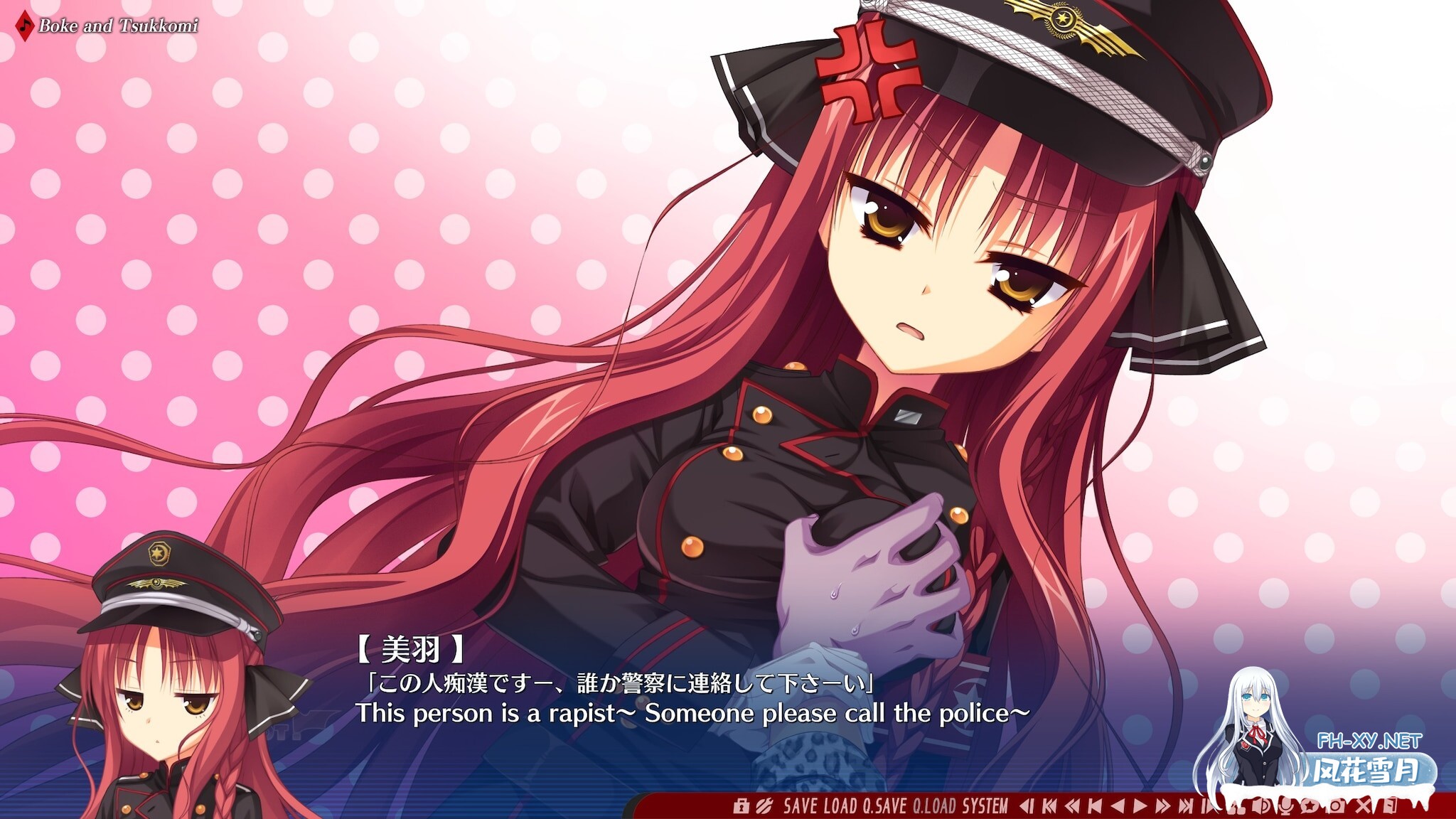Enable skip mode with the double-arrow icon
Viewport: 1456px width, 819px height.
pyautogui.click(x=1162, y=806)
